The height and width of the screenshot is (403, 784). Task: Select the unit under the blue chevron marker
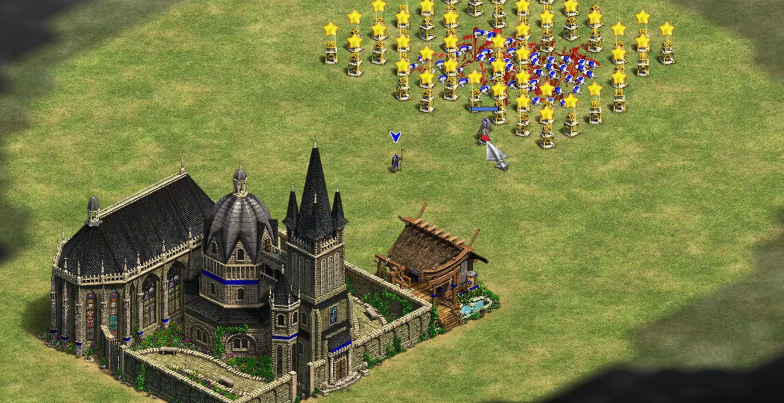click(396, 160)
